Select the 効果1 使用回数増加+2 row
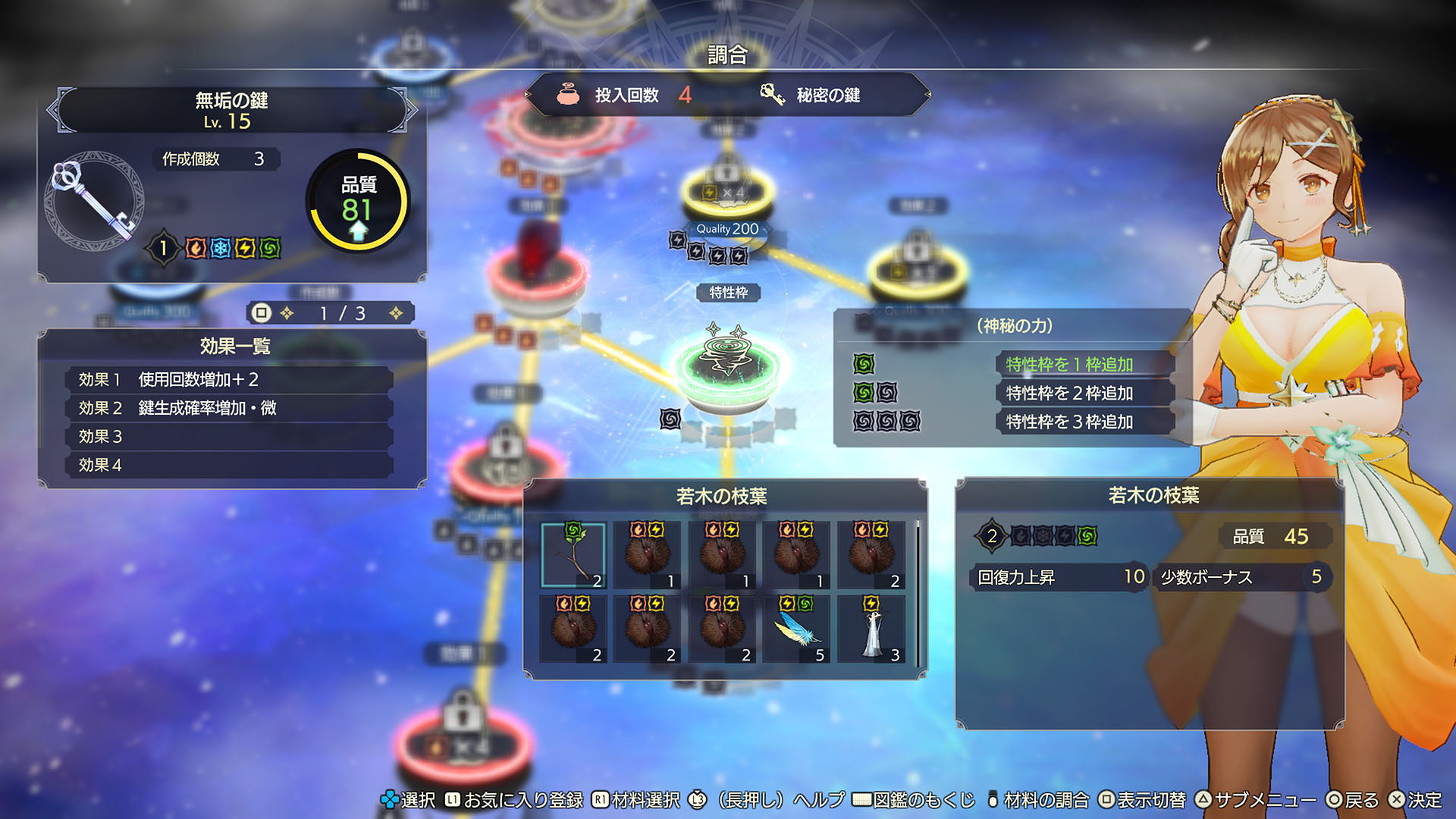The image size is (1456, 819). 229,379
